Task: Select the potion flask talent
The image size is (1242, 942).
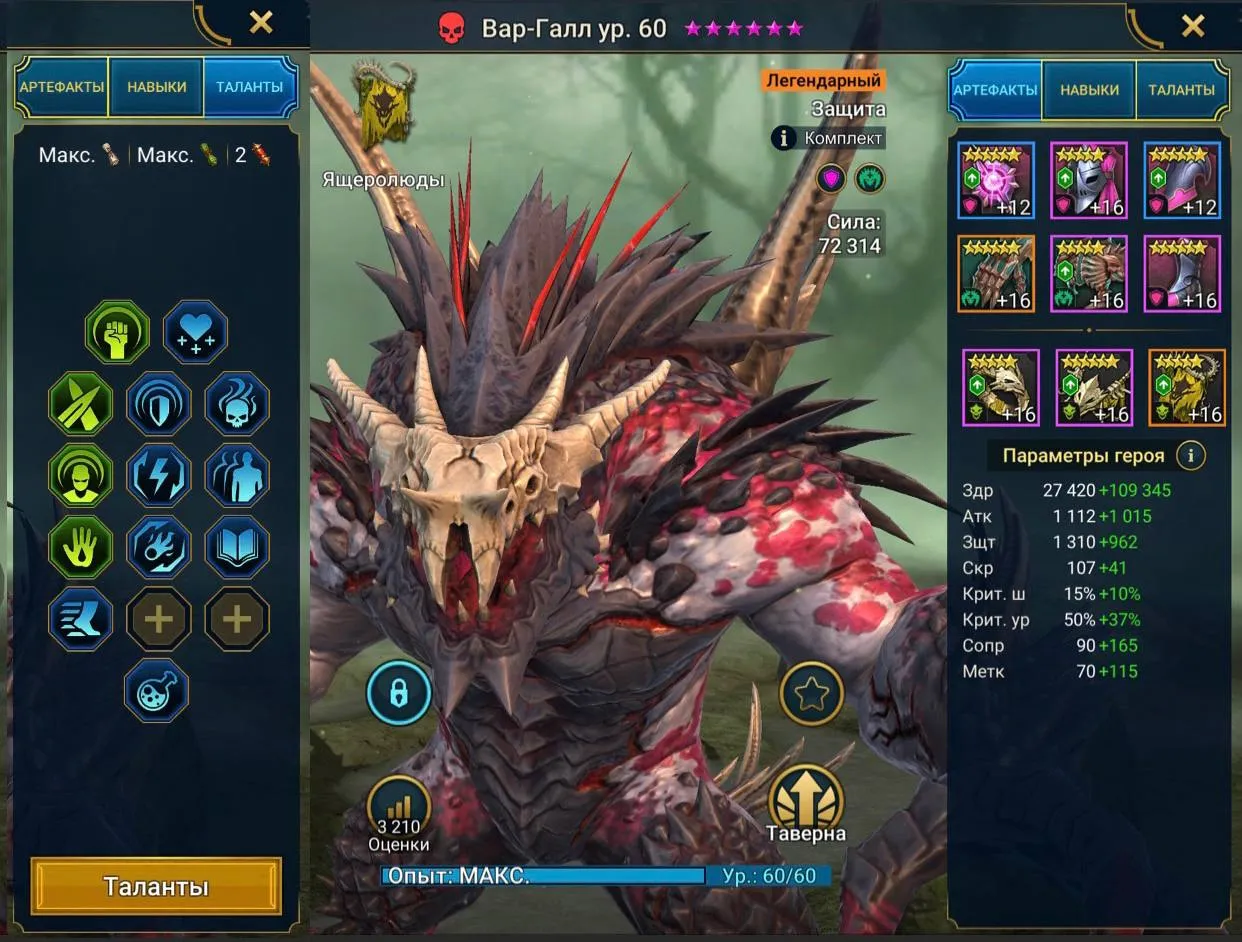Action: click(x=156, y=690)
